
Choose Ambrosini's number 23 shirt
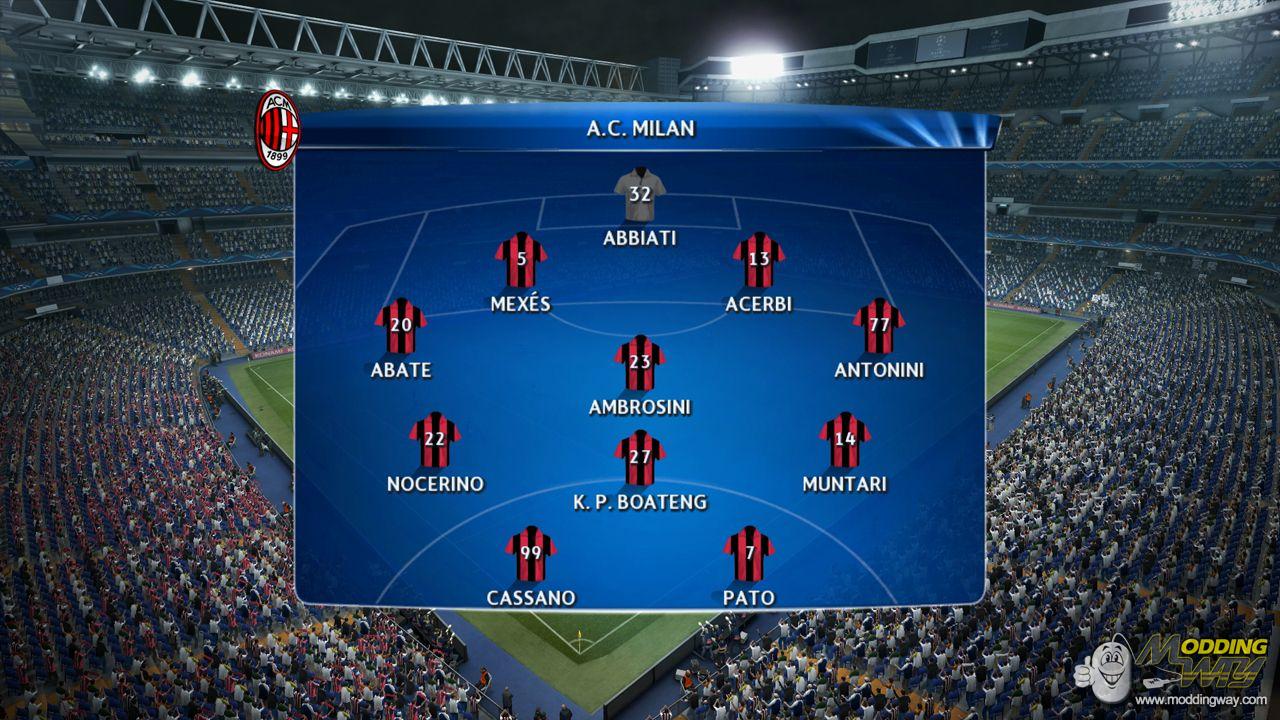click(640, 363)
